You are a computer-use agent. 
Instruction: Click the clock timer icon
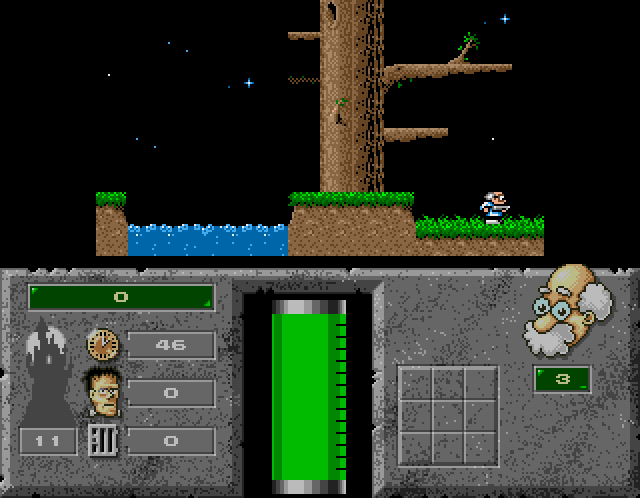tap(102, 345)
